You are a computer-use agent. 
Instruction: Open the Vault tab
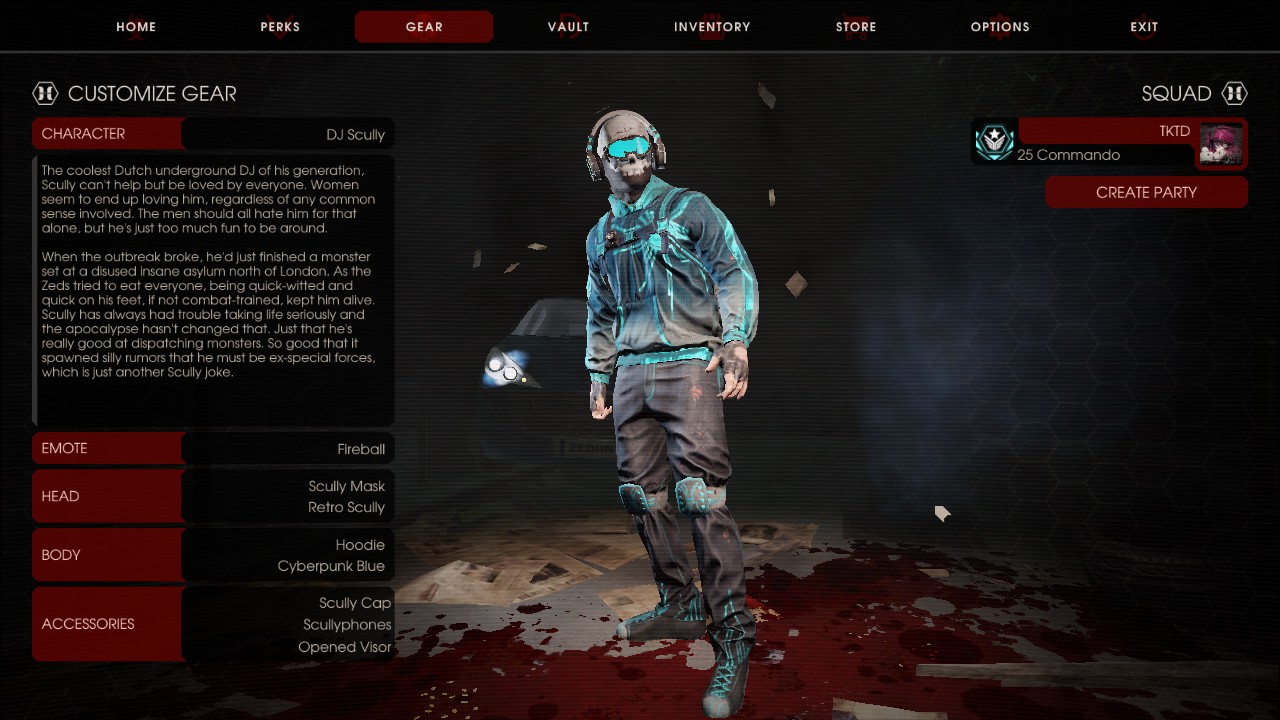click(x=568, y=27)
